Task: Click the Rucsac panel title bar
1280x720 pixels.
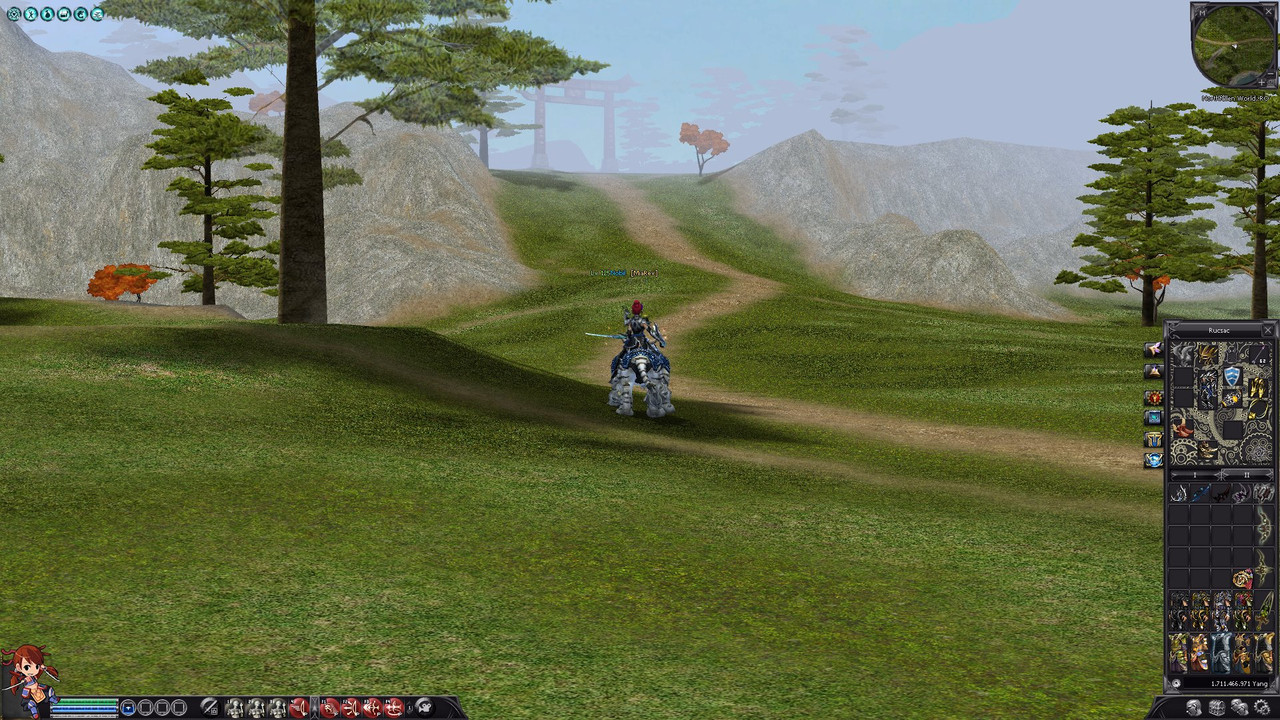Action: point(1218,330)
